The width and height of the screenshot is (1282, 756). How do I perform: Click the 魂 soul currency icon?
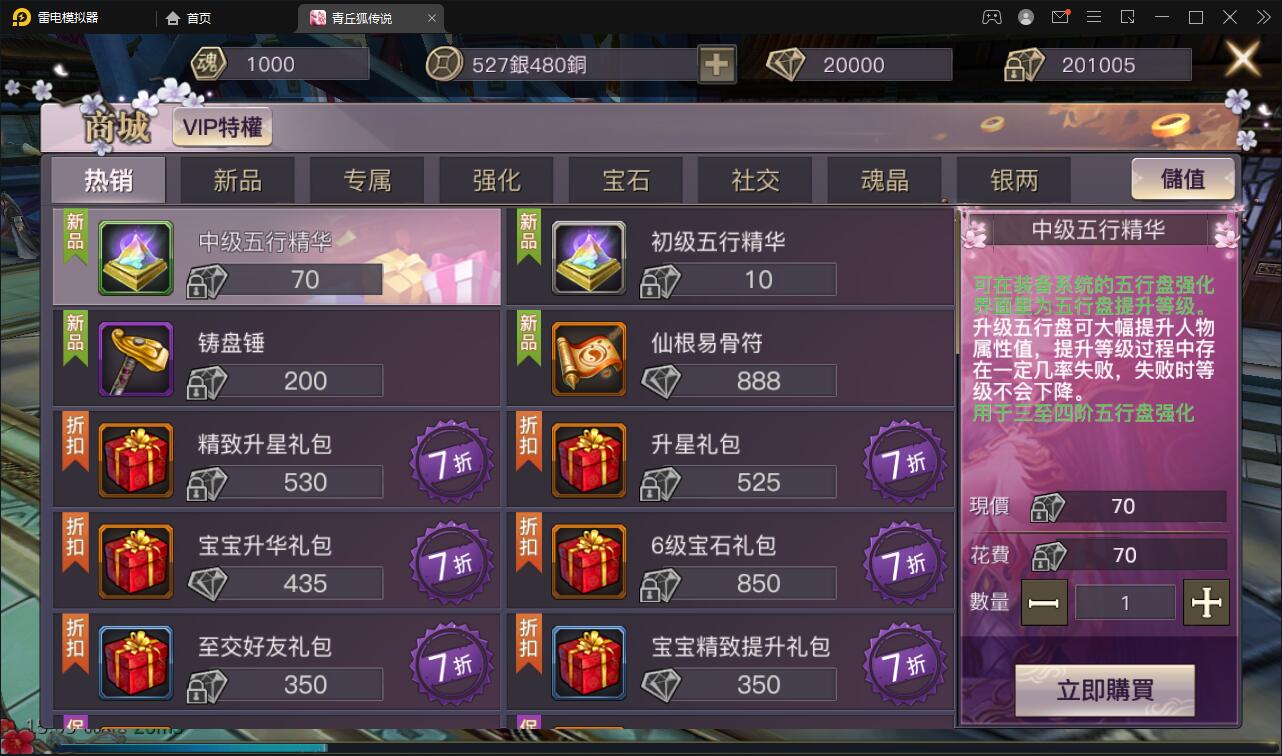click(207, 63)
